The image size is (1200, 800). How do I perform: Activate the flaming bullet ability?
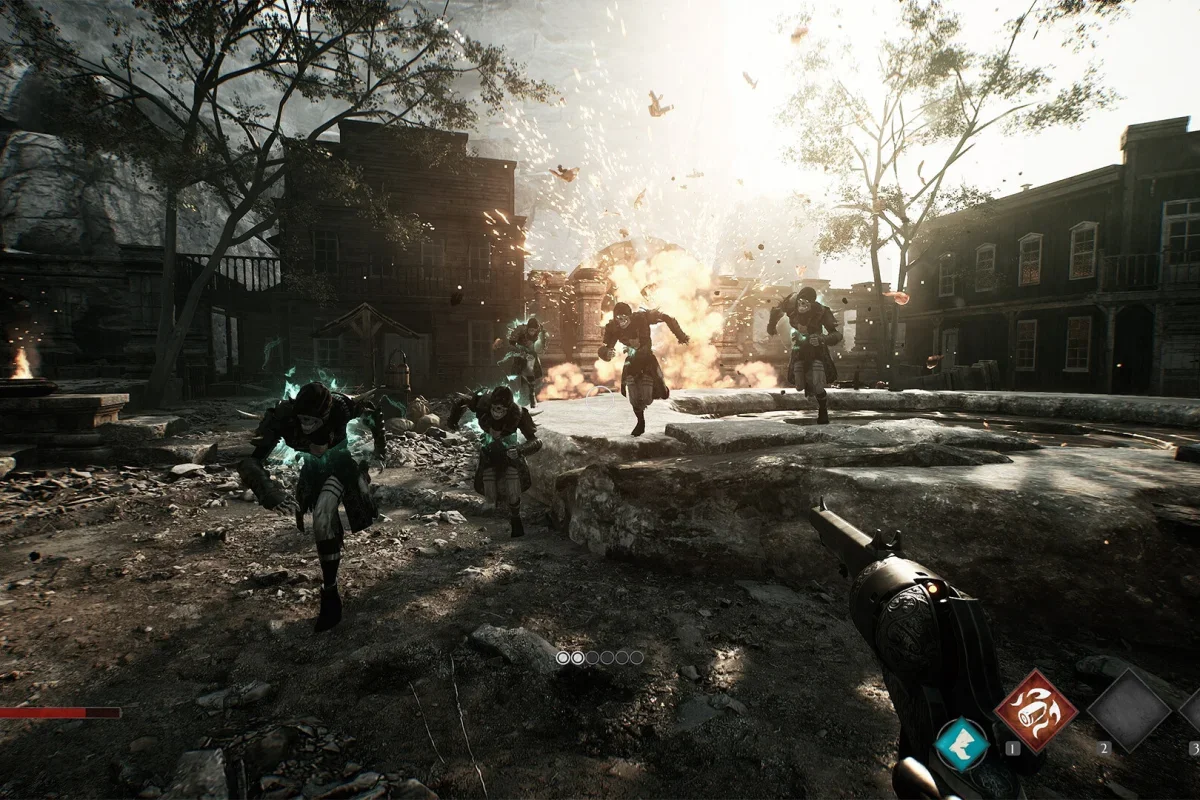tap(1035, 710)
